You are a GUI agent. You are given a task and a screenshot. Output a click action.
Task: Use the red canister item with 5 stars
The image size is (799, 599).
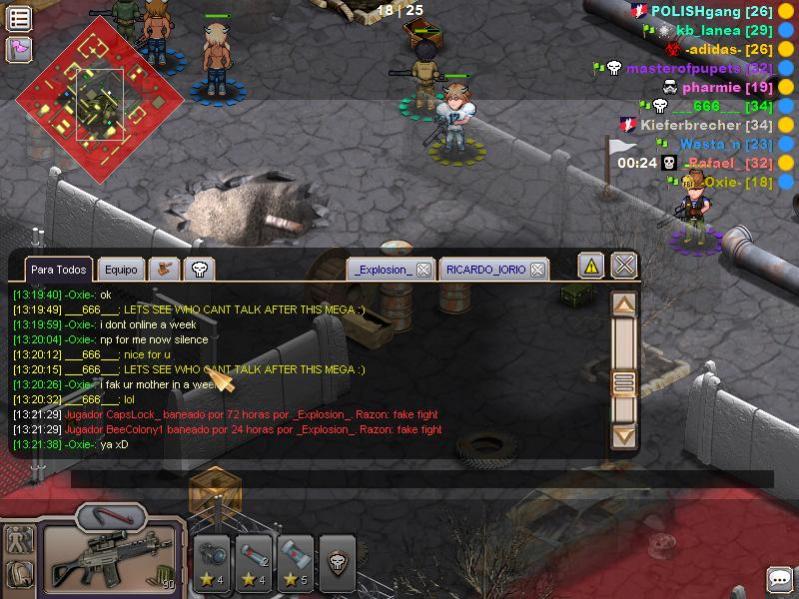pyautogui.click(x=296, y=564)
